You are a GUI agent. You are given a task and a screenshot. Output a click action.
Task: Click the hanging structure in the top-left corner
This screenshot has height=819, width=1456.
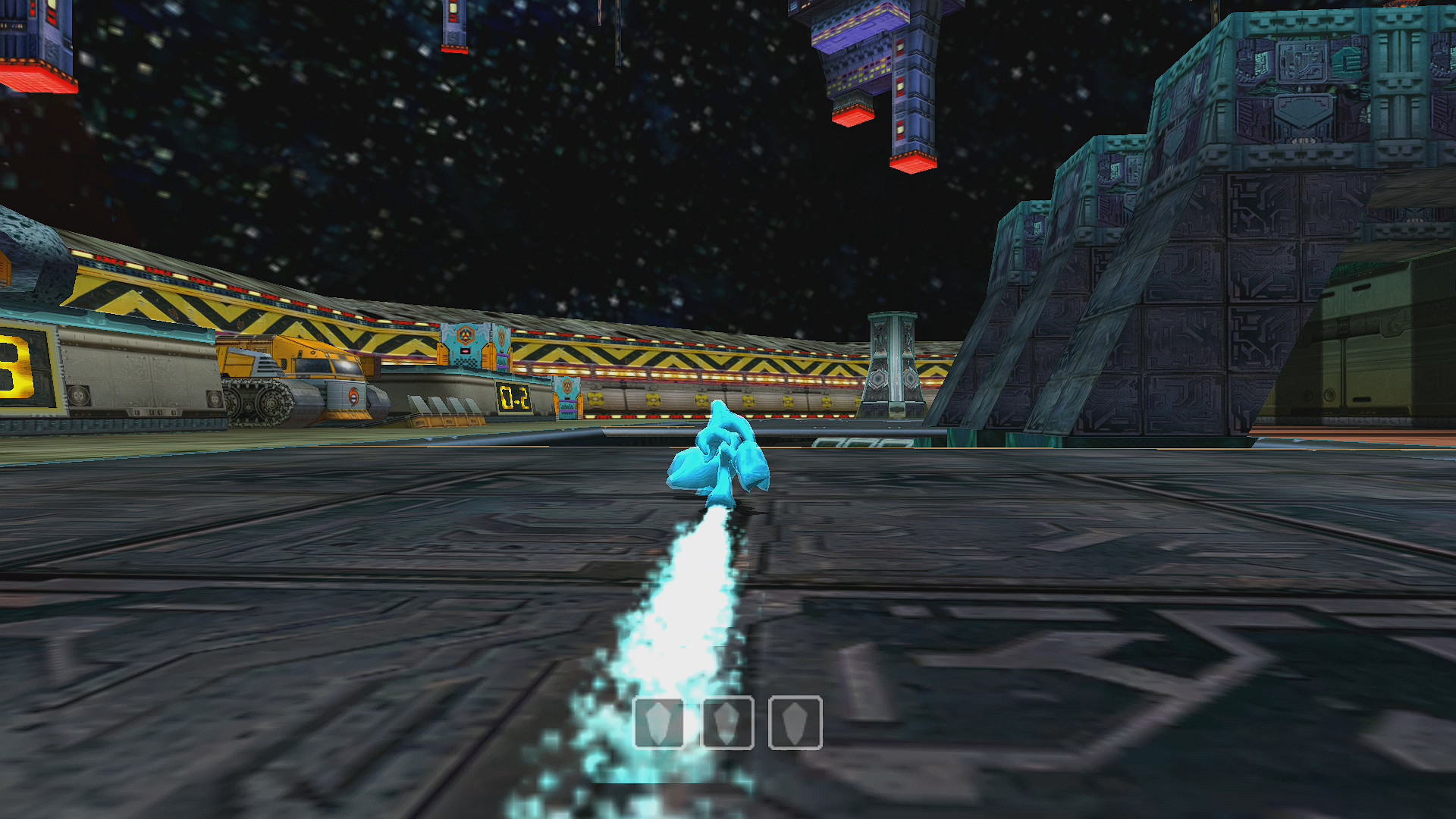coord(34,42)
